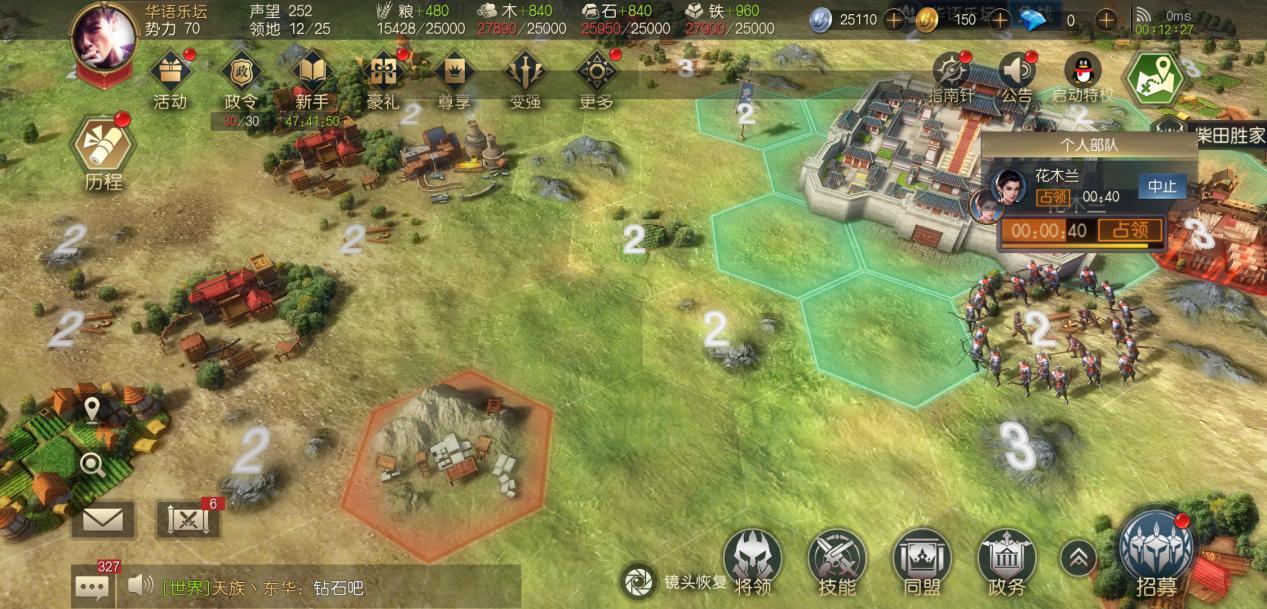Image resolution: width=1267 pixels, height=609 pixels.
Task: Open the 将领 generals menu
Action: 752,558
